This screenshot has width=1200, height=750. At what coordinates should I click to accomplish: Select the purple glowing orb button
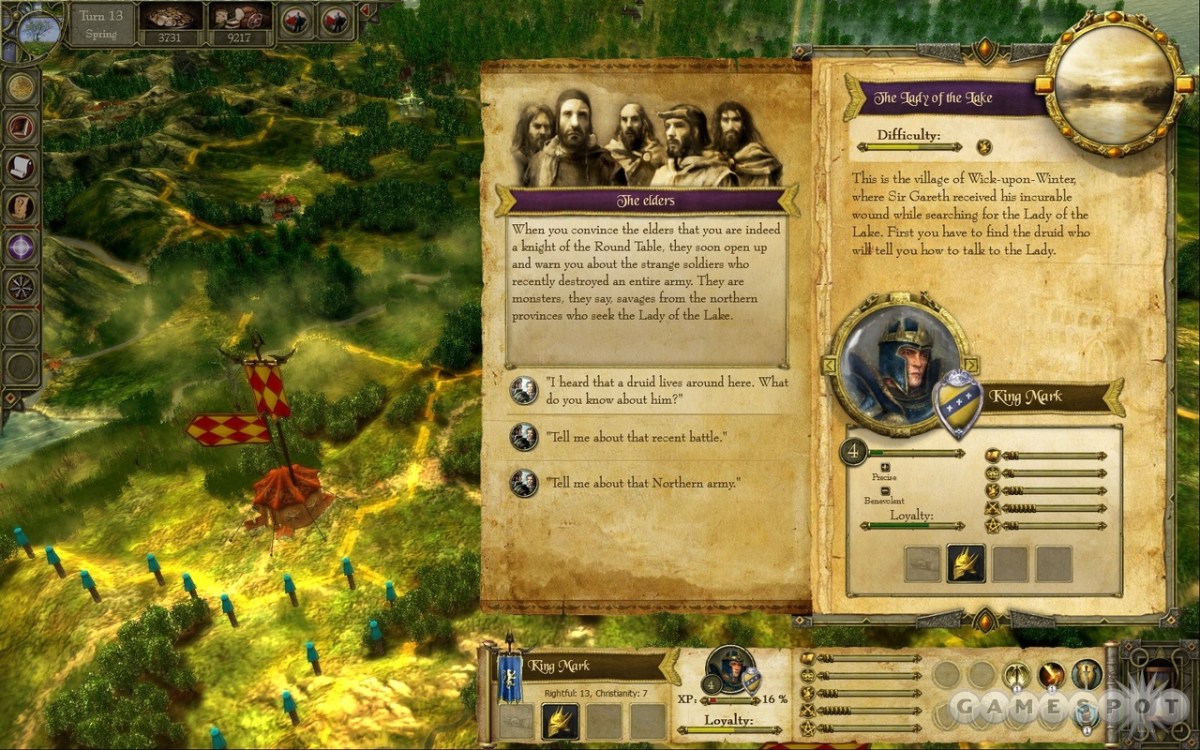click(20, 247)
